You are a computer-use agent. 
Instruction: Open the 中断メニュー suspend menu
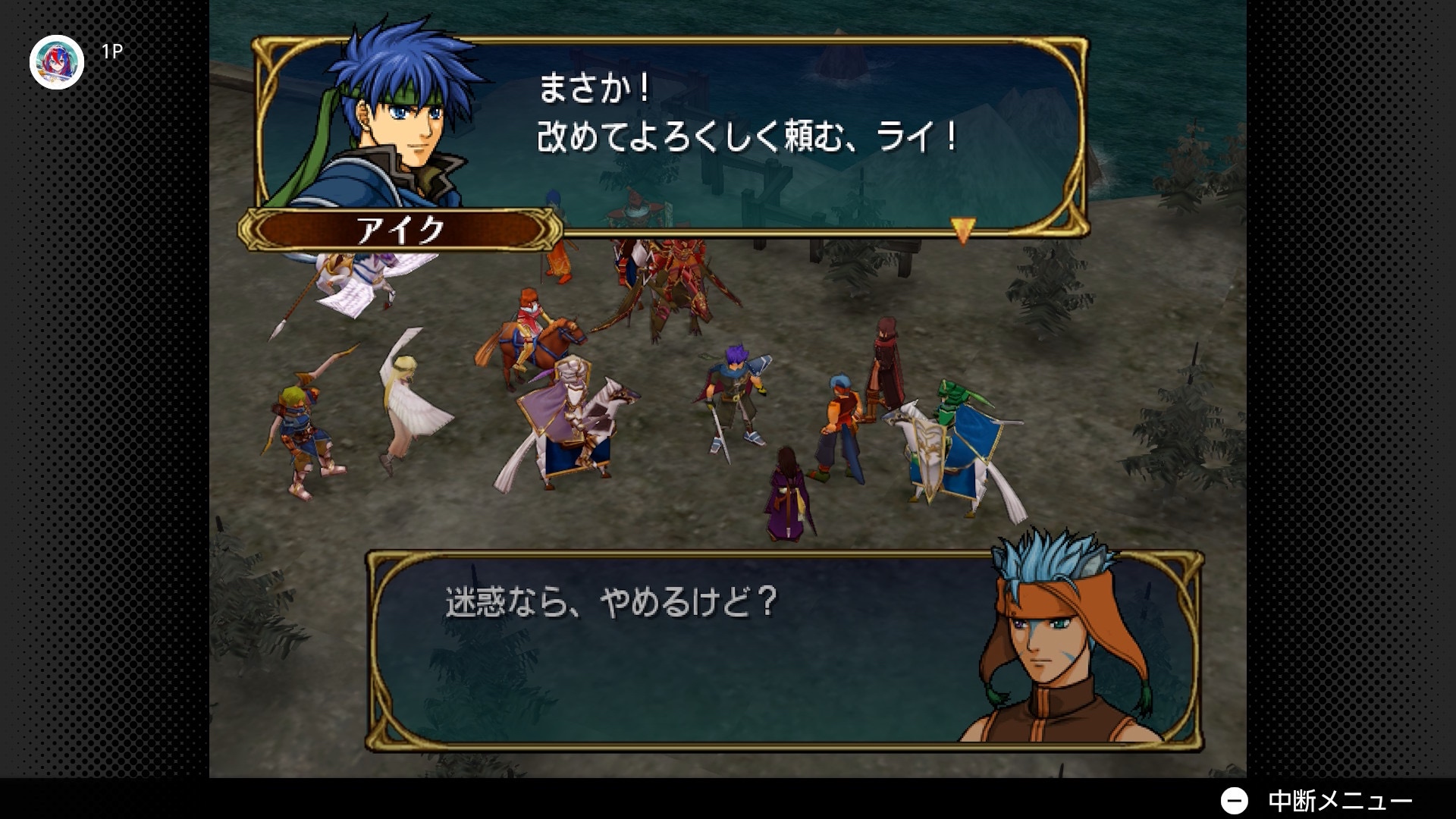1316,800
